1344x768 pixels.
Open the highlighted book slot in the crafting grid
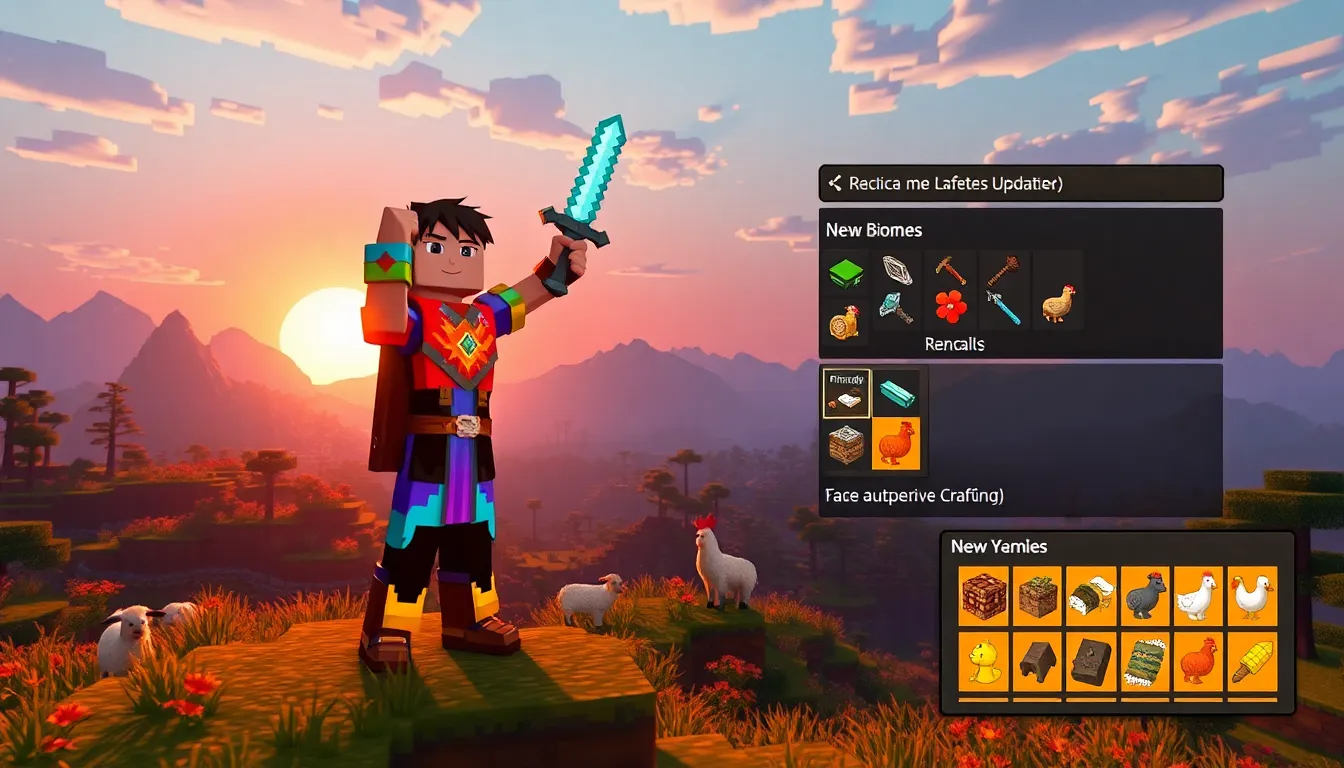pos(846,393)
